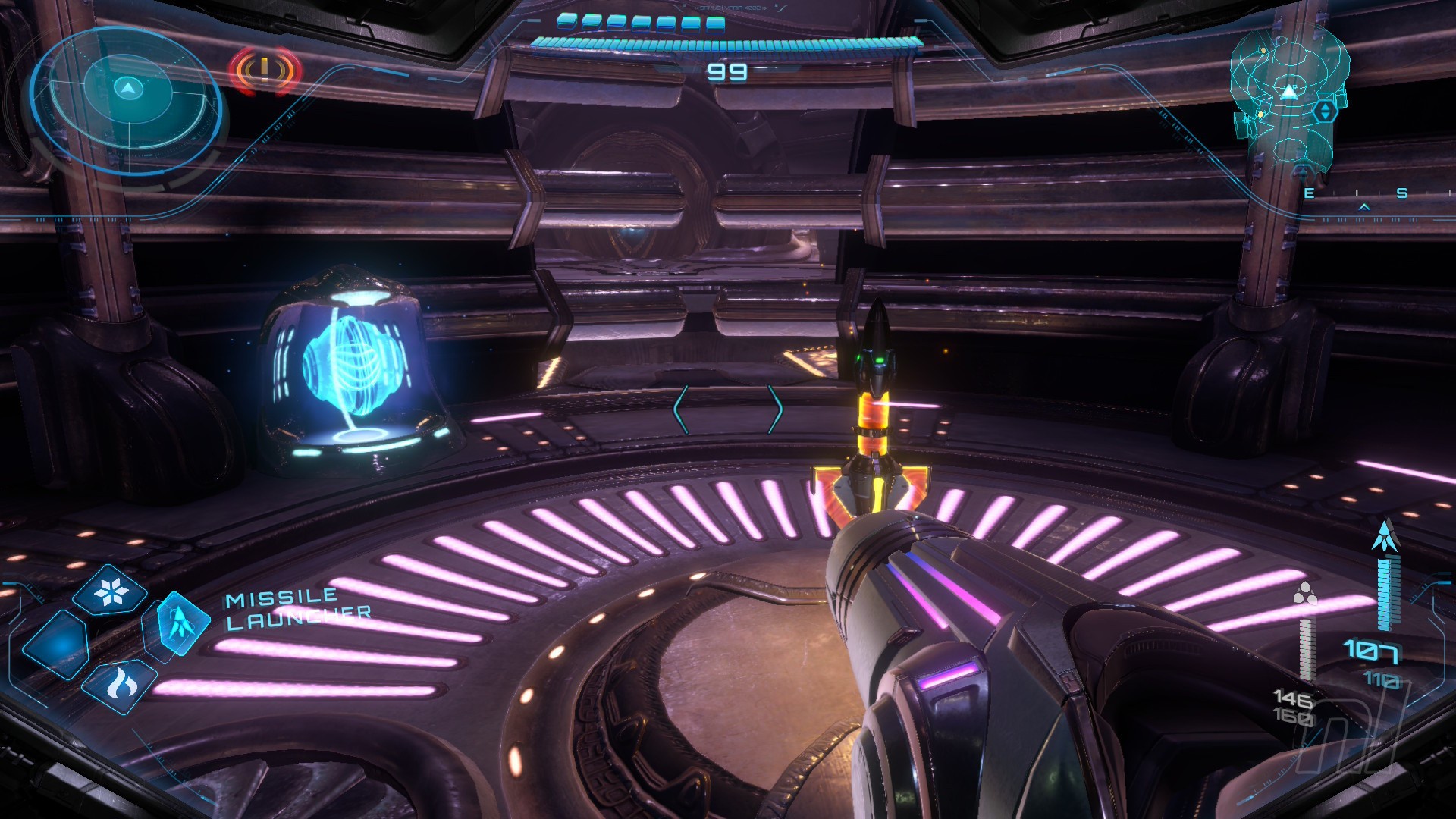Switch to the fire flame weapon slot
This screenshot has width=1456, height=819.
coord(120,686)
